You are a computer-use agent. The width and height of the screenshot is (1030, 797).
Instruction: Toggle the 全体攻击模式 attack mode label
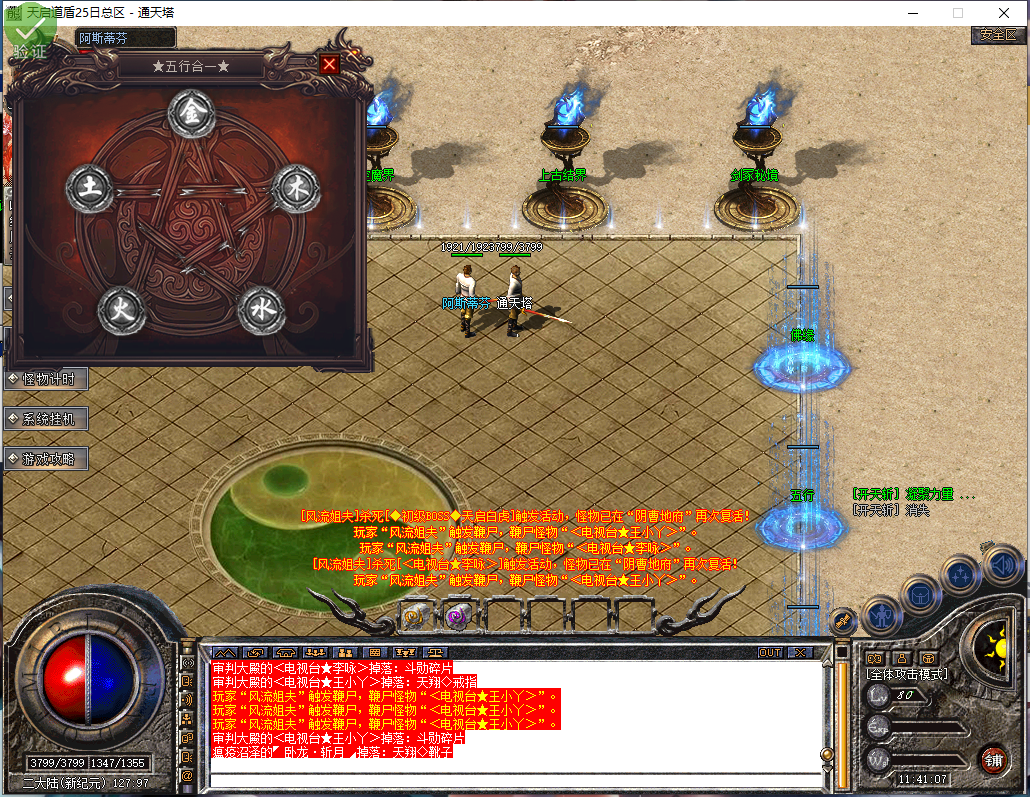click(x=906, y=675)
